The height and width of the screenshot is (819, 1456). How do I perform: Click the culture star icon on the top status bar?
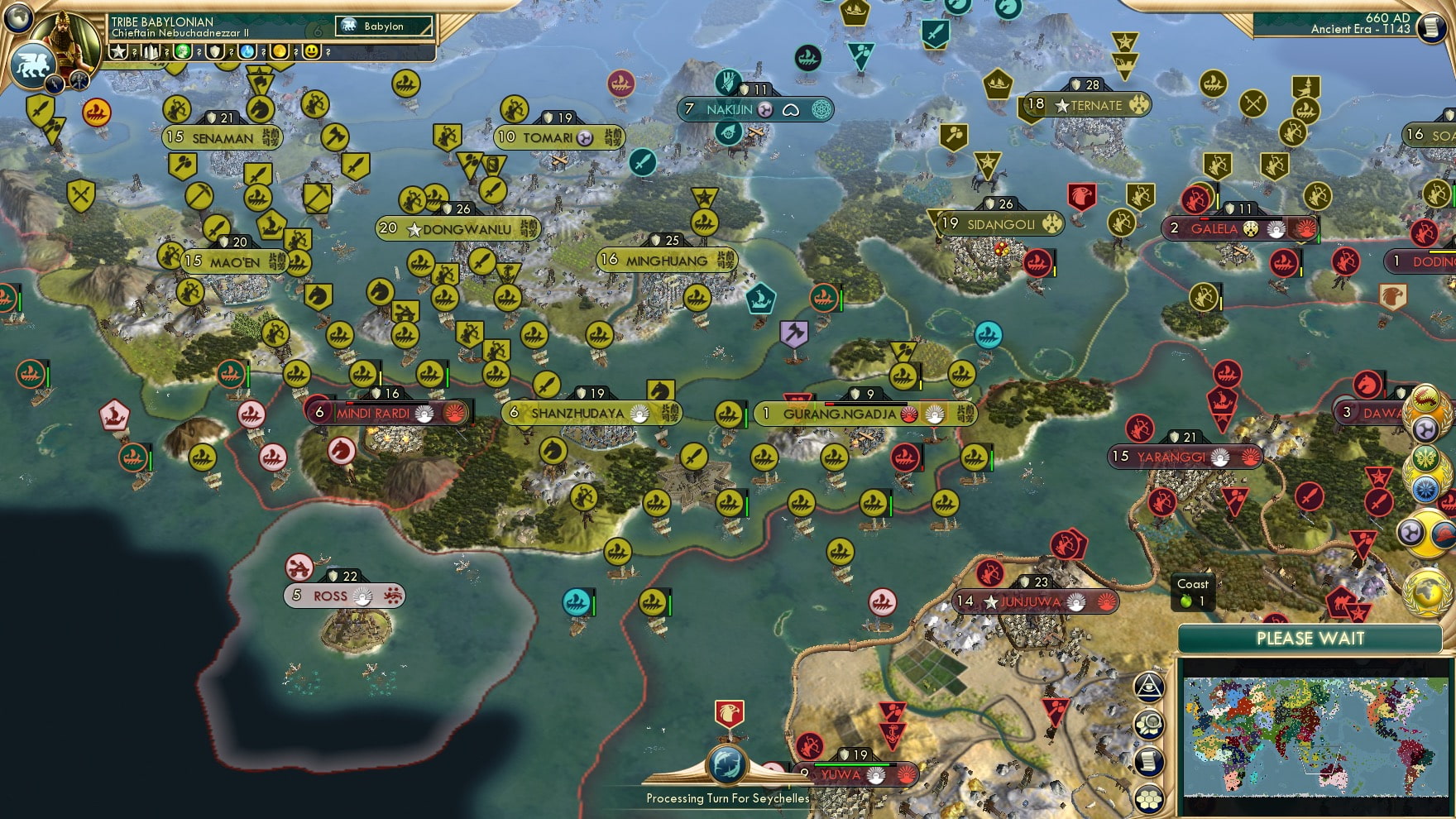121,52
